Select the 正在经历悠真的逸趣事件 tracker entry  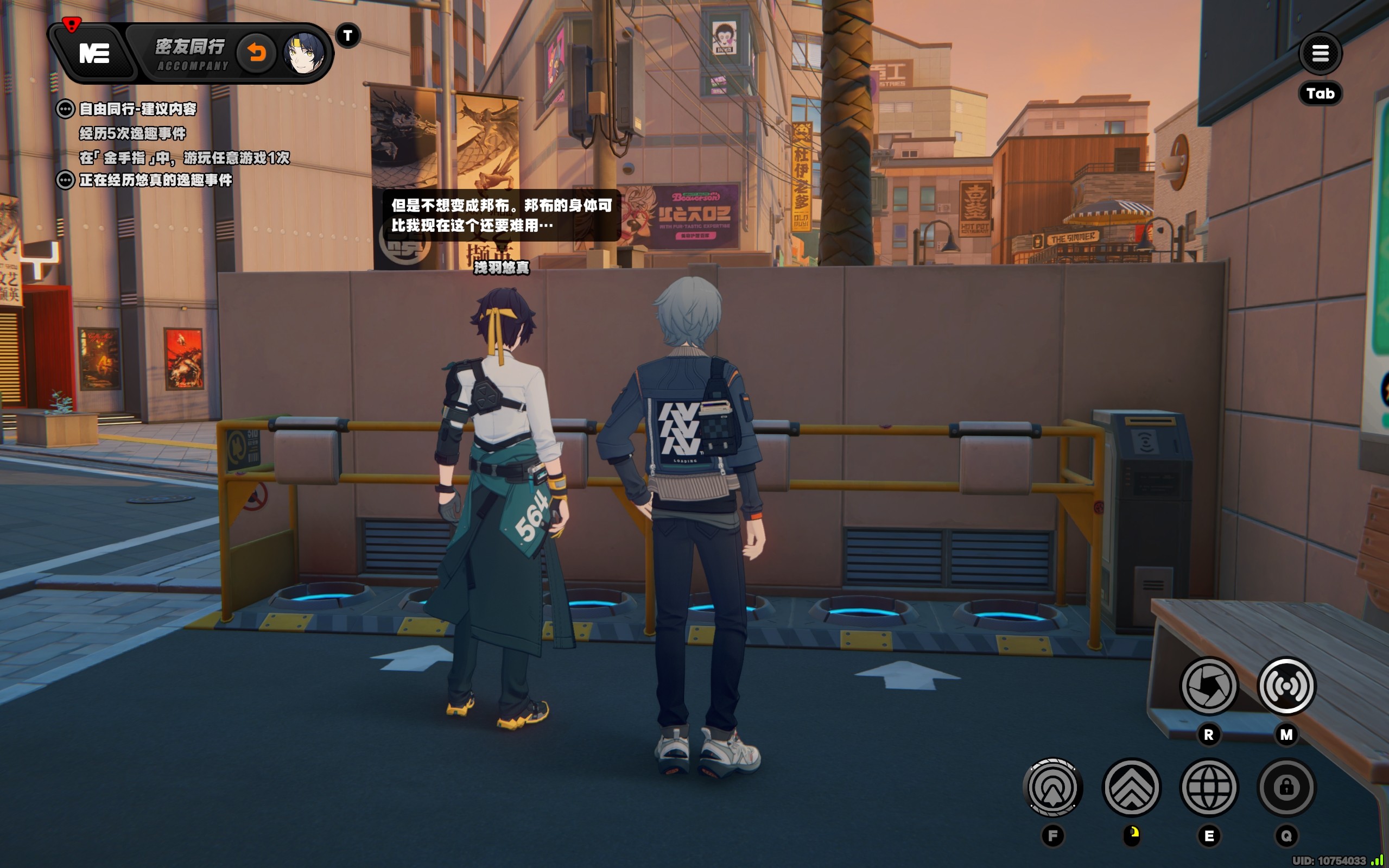point(155,180)
